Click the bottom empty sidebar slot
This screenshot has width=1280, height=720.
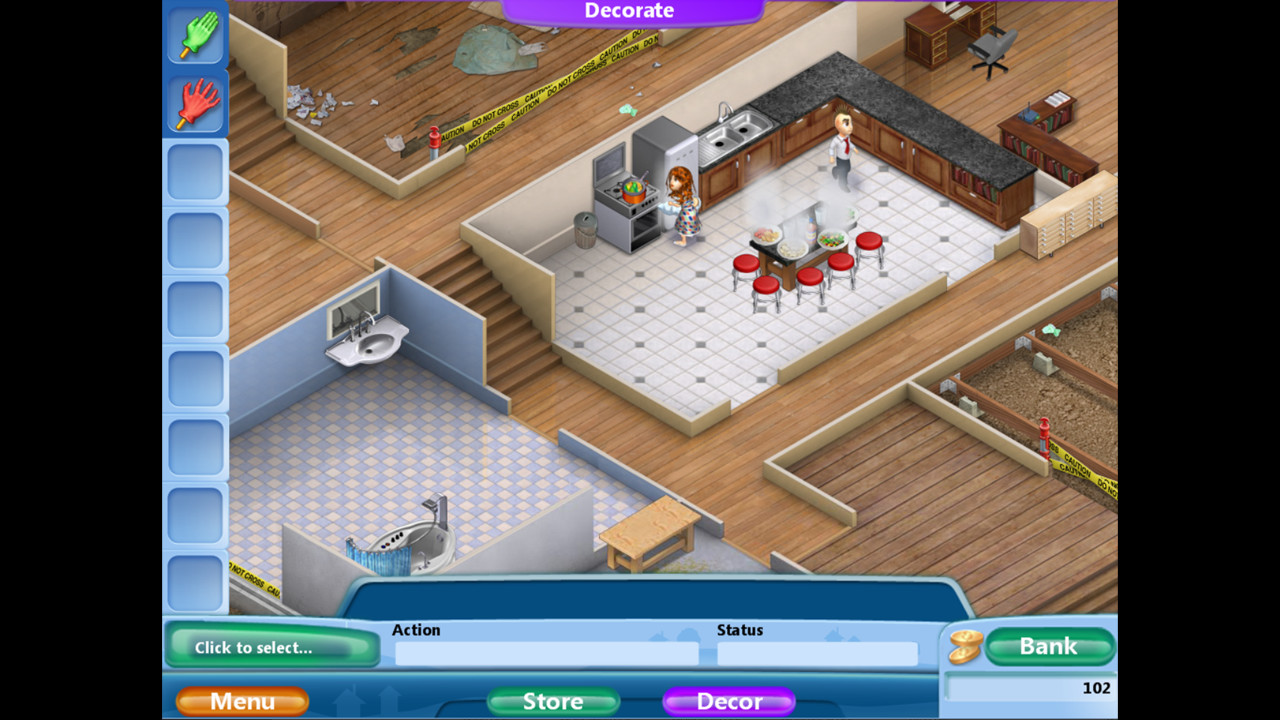pos(196,580)
